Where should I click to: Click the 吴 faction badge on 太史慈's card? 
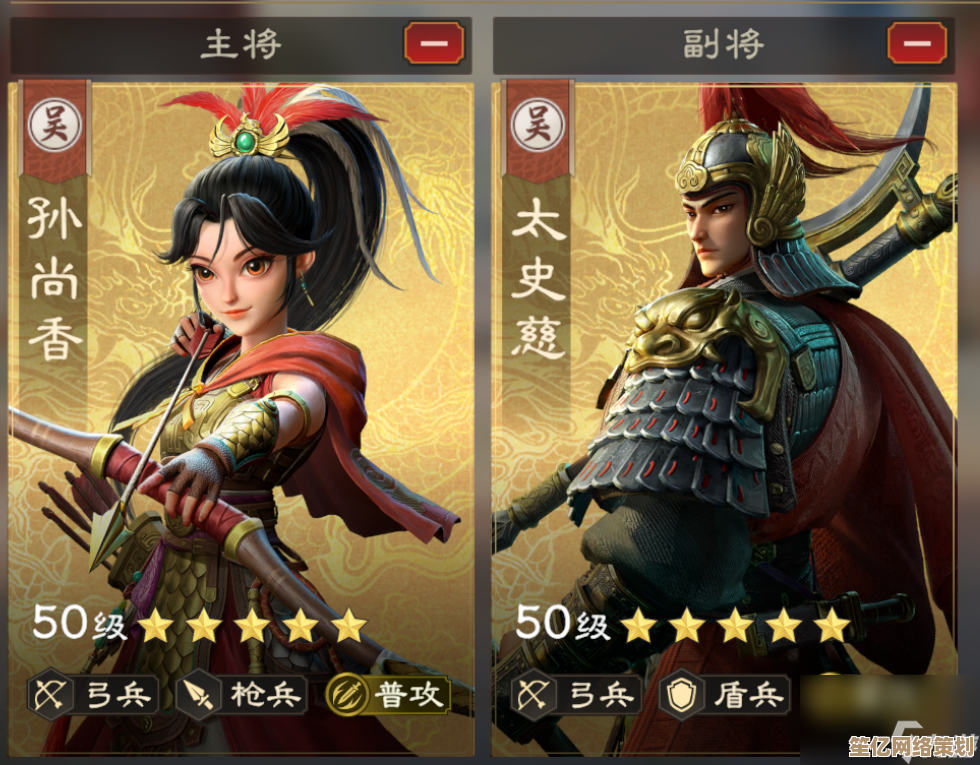(x=536, y=126)
